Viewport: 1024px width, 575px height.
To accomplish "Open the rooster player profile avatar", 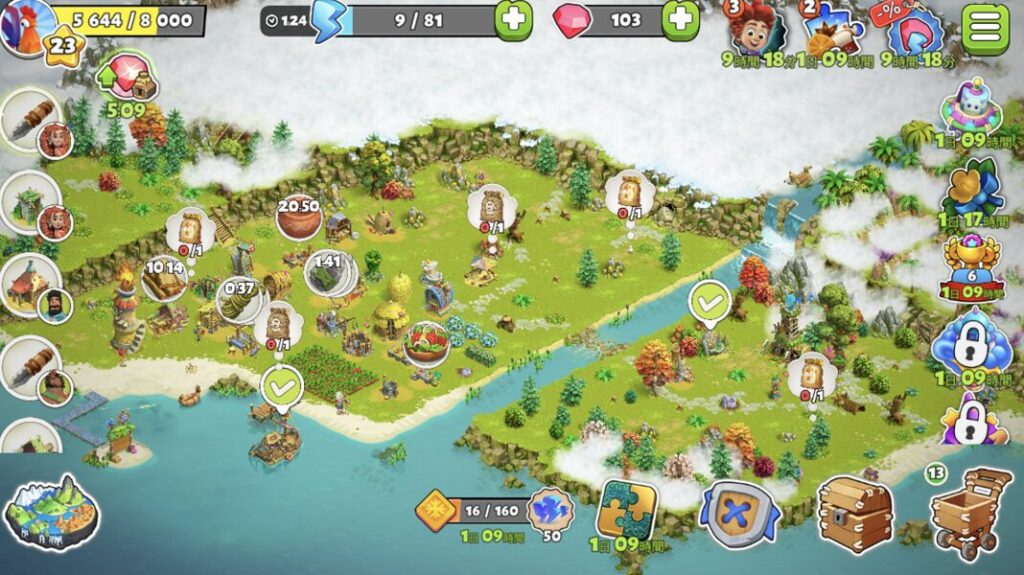I will pos(26,26).
